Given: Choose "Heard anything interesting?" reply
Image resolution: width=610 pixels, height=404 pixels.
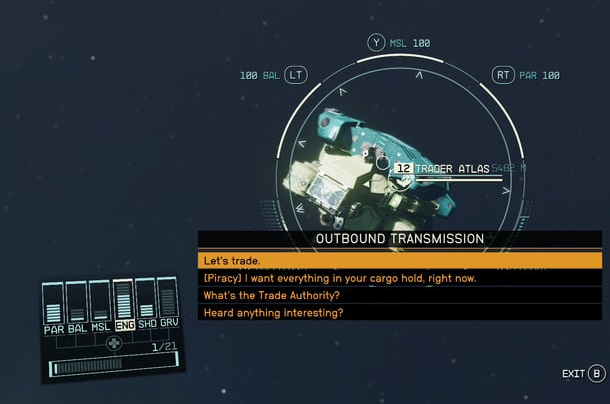Looking at the screenshot, I should 400,313.
